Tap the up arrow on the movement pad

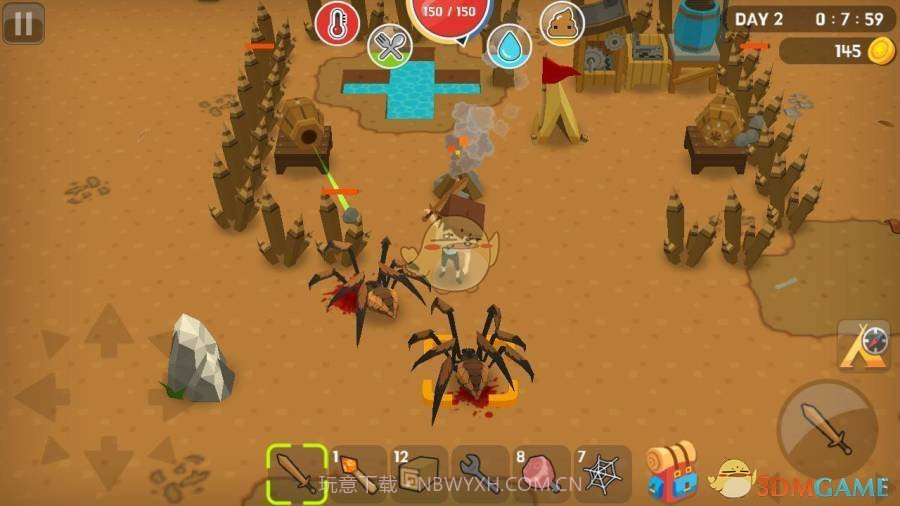108,331
